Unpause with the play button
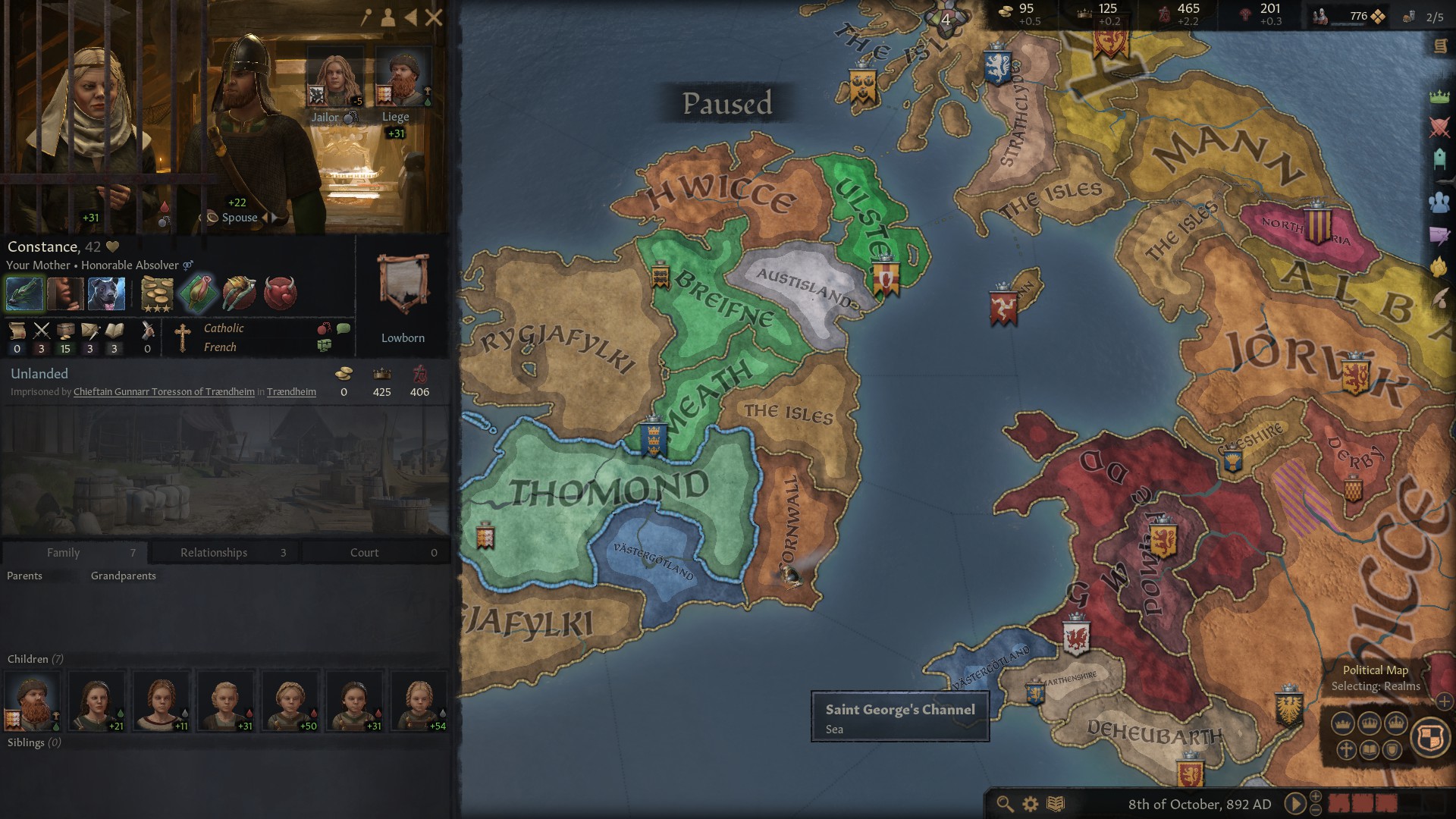The width and height of the screenshot is (1456, 819). point(1294,804)
